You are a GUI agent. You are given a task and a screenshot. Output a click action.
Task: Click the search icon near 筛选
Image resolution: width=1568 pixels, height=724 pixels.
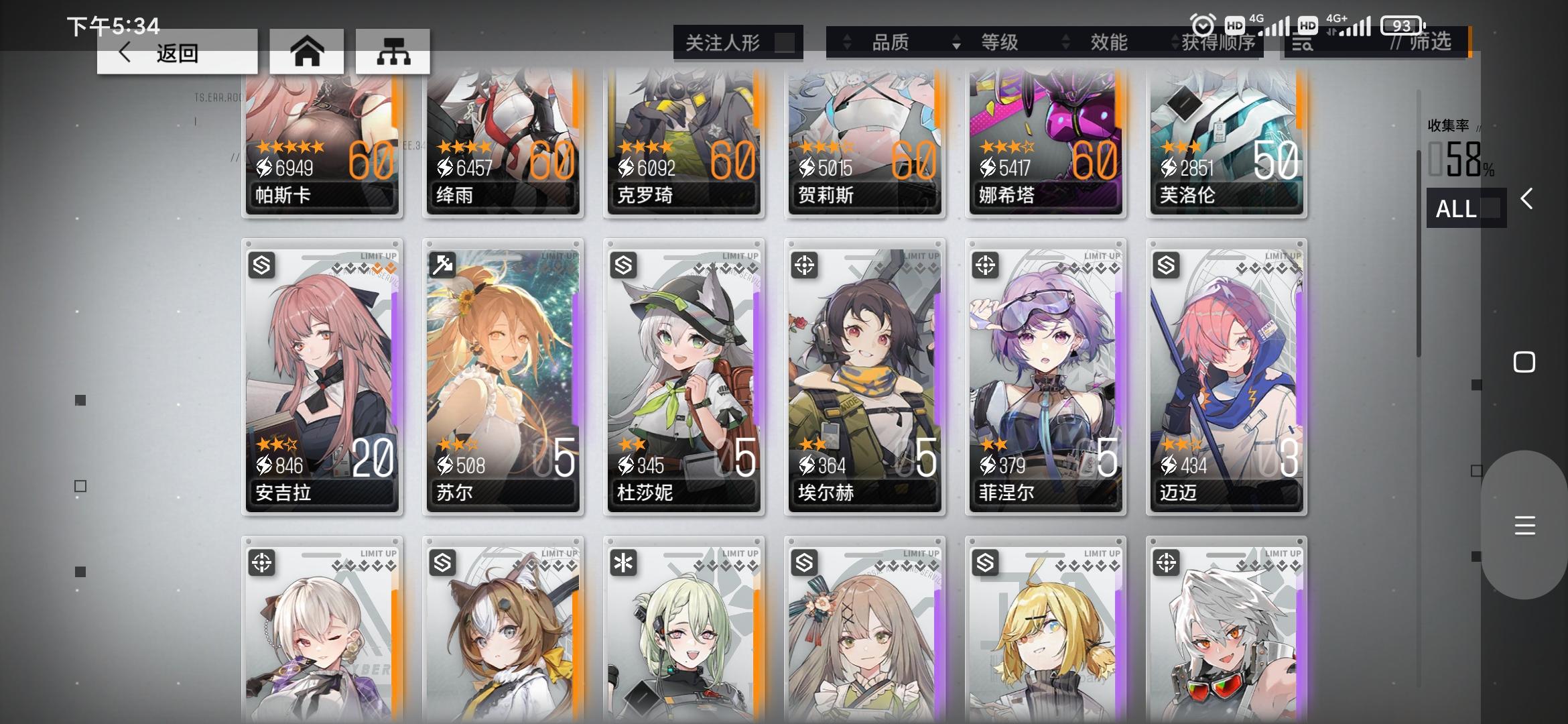1304,42
